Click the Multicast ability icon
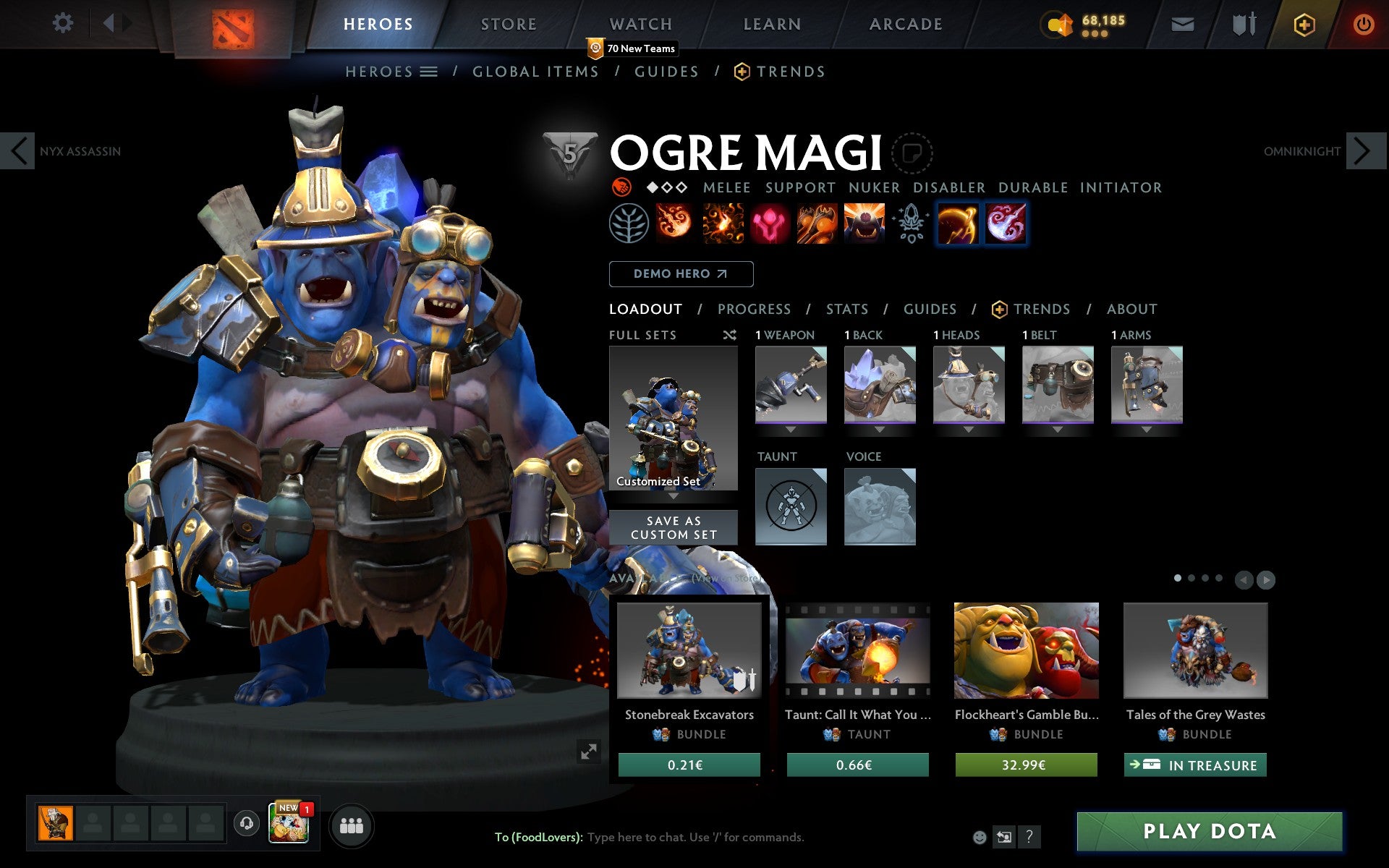This screenshot has height=868, width=1389. 864,224
